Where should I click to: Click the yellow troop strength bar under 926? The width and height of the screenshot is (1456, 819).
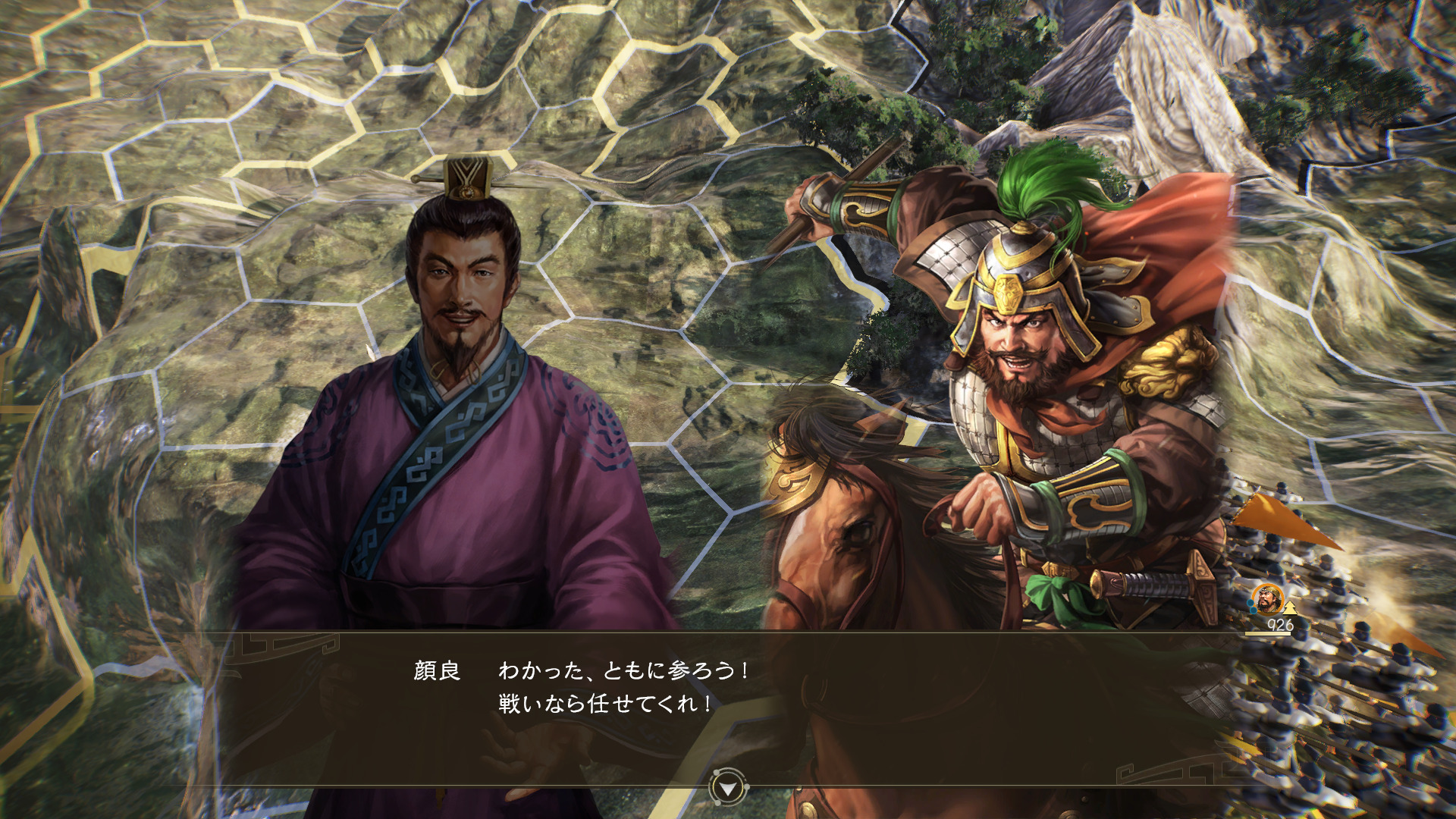[1268, 634]
